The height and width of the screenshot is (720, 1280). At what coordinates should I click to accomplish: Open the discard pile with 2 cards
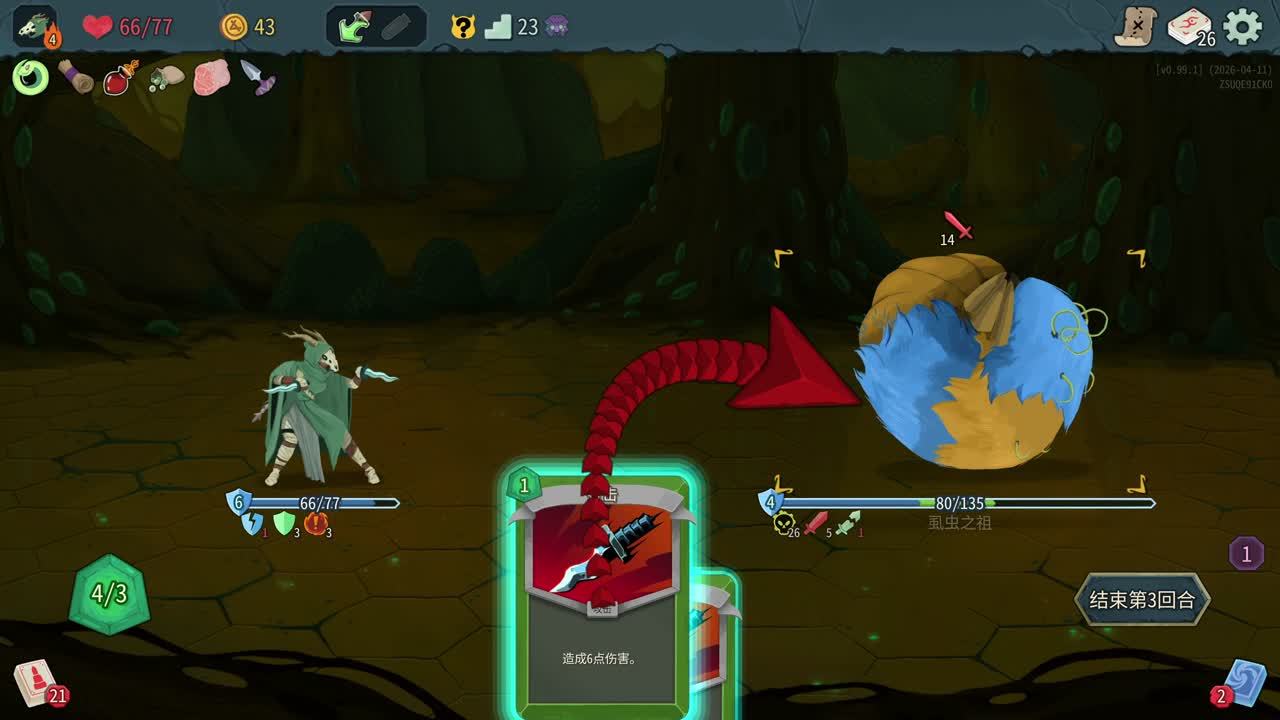coord(1243,683)
